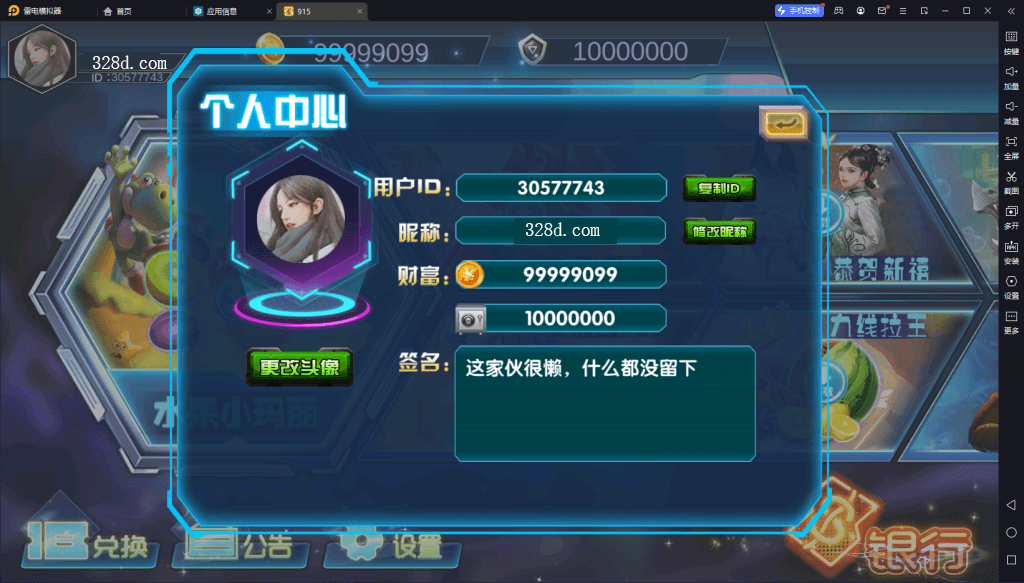Image resolution: width=1024 pixels, height=583 pixels.
Task: Edit the 签名 signature text box
Action: coord(604,404)
